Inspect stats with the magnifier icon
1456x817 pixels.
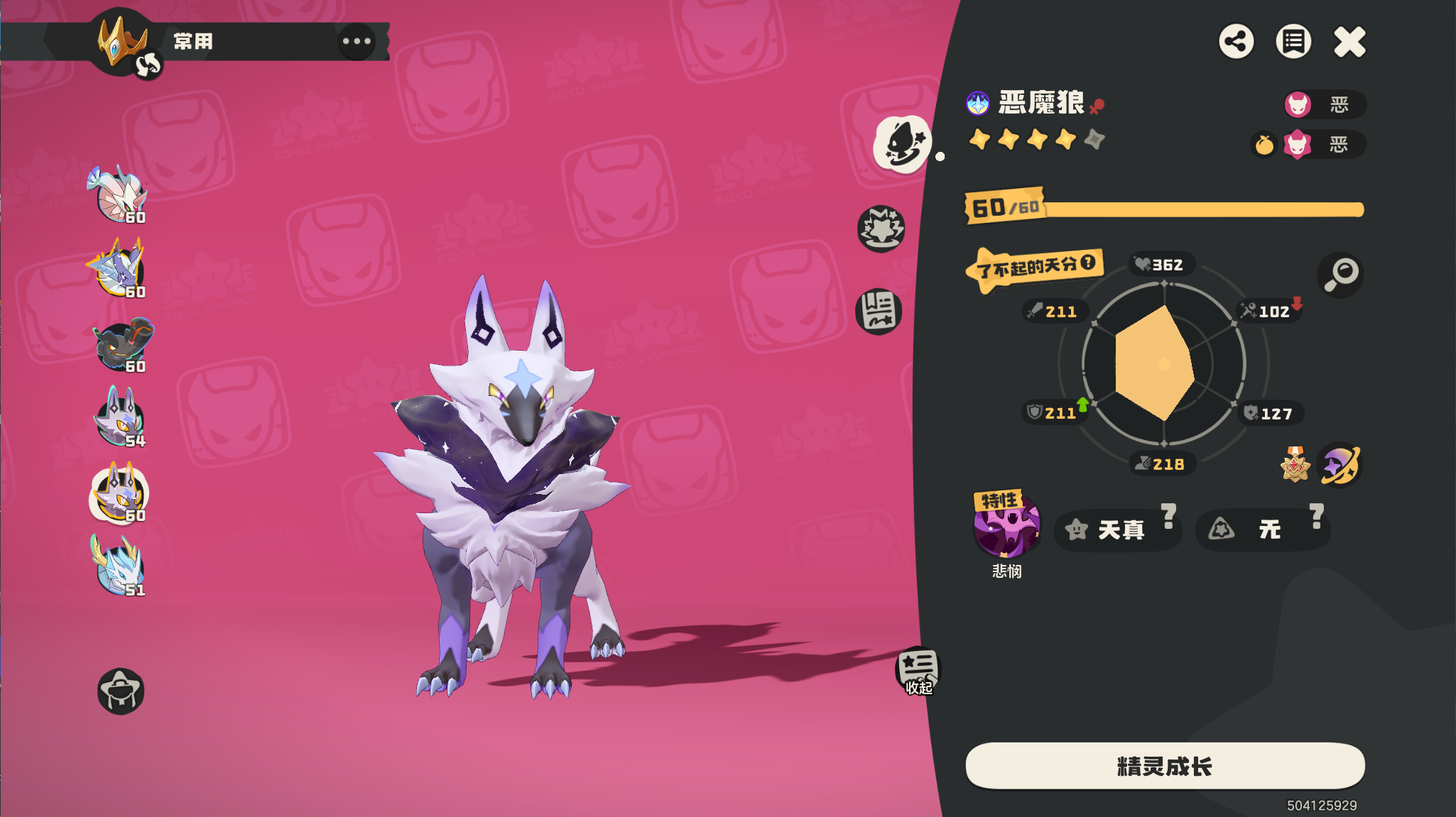(1340, 274)
